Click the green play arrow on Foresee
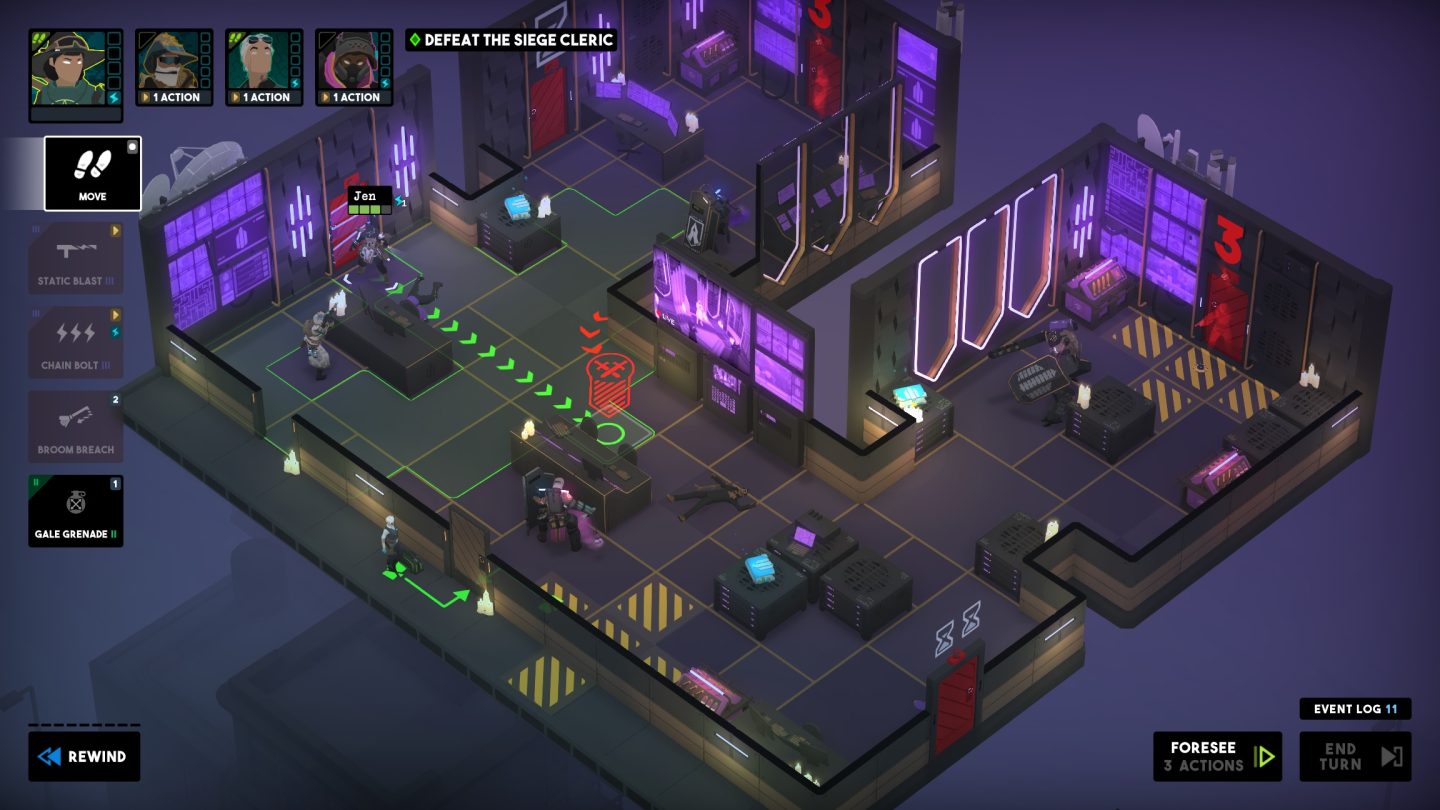The height and width of the screenshot is (810, 1440). [x=1266, y=756]
